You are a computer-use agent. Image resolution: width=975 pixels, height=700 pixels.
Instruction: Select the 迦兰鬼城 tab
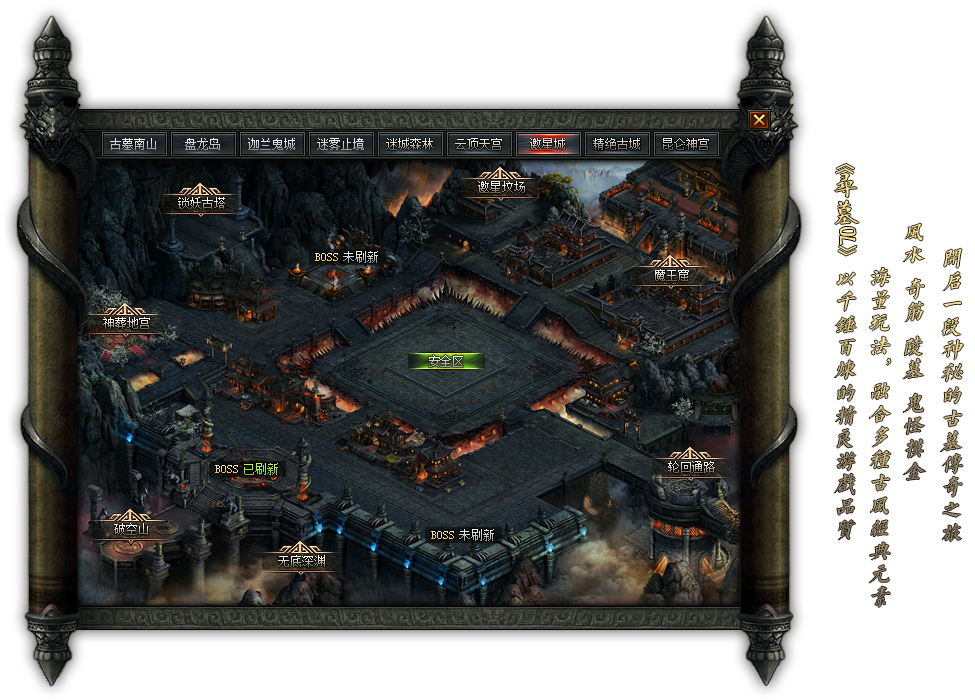(x=272, y=144)
